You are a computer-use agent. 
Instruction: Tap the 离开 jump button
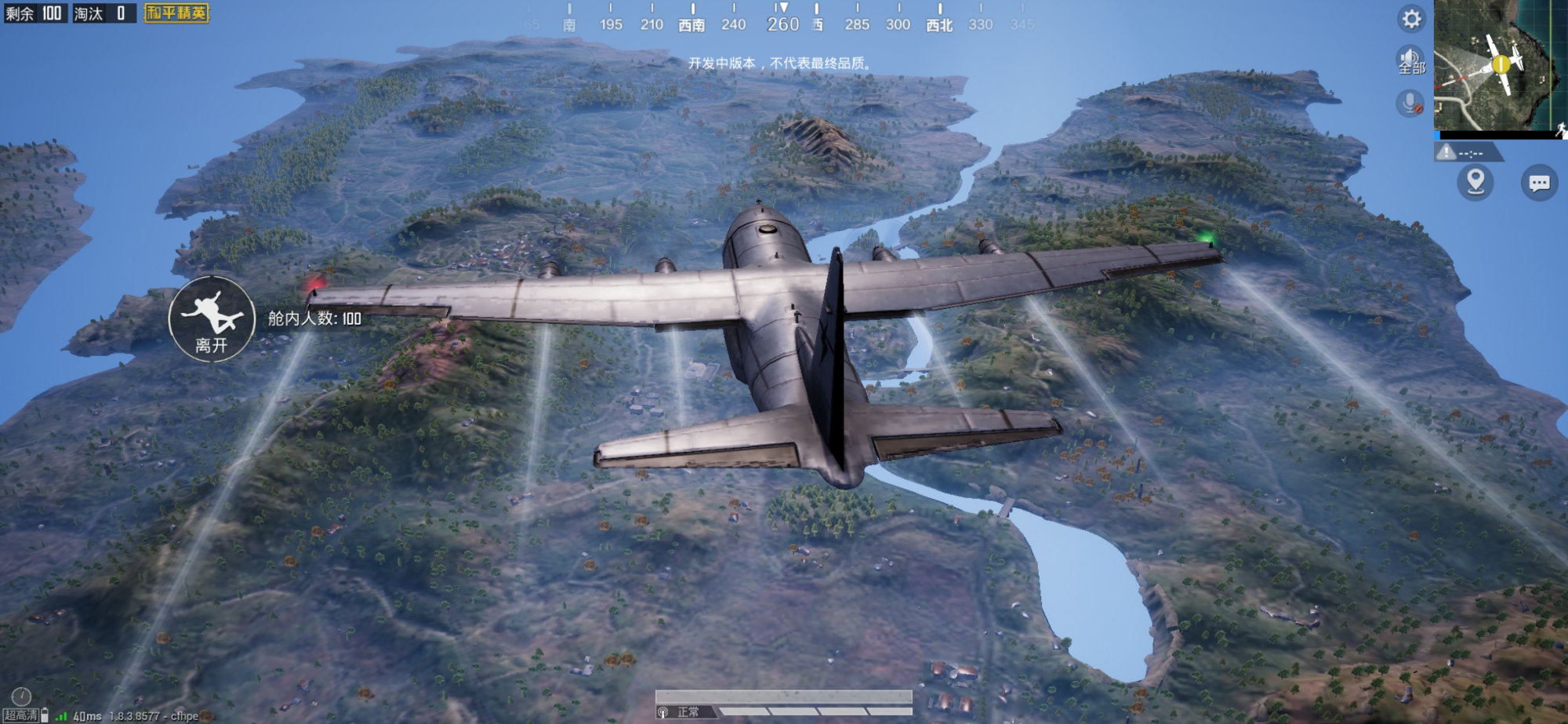pos(212,318)
